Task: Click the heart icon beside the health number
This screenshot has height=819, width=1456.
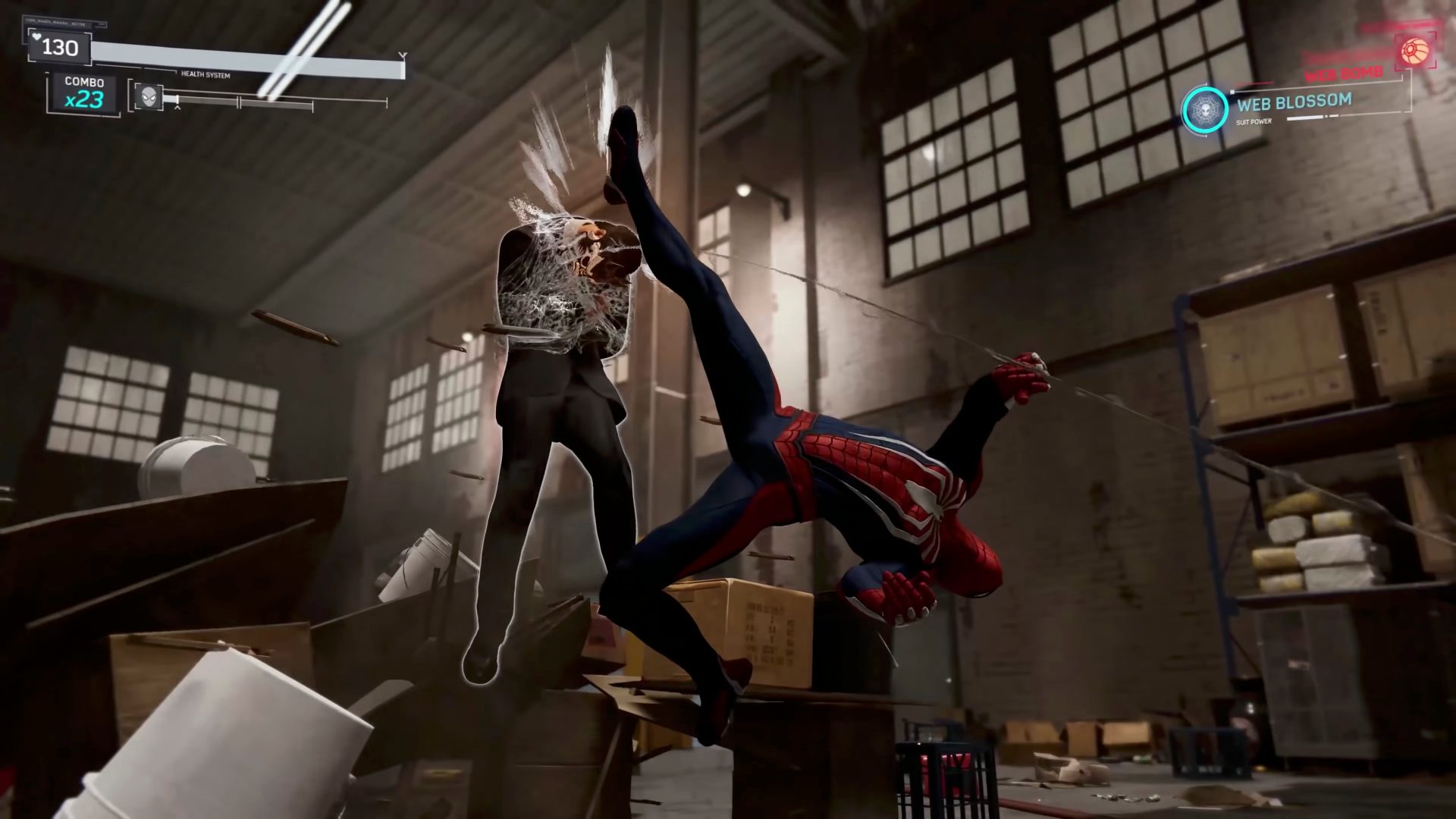Action: coord(36,37)
